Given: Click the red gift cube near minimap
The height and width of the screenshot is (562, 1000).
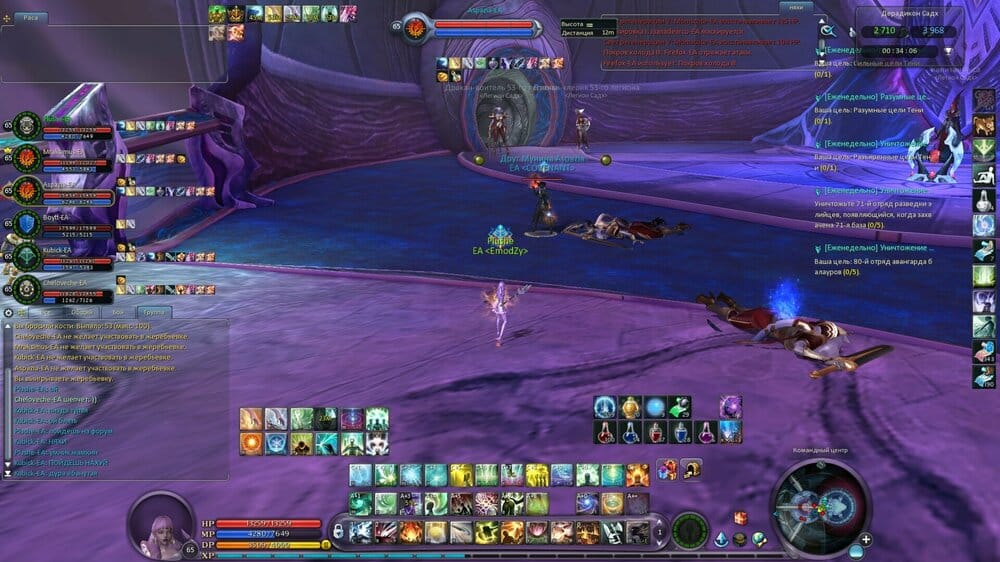Looking at the screenshot, I should point(740,517).
